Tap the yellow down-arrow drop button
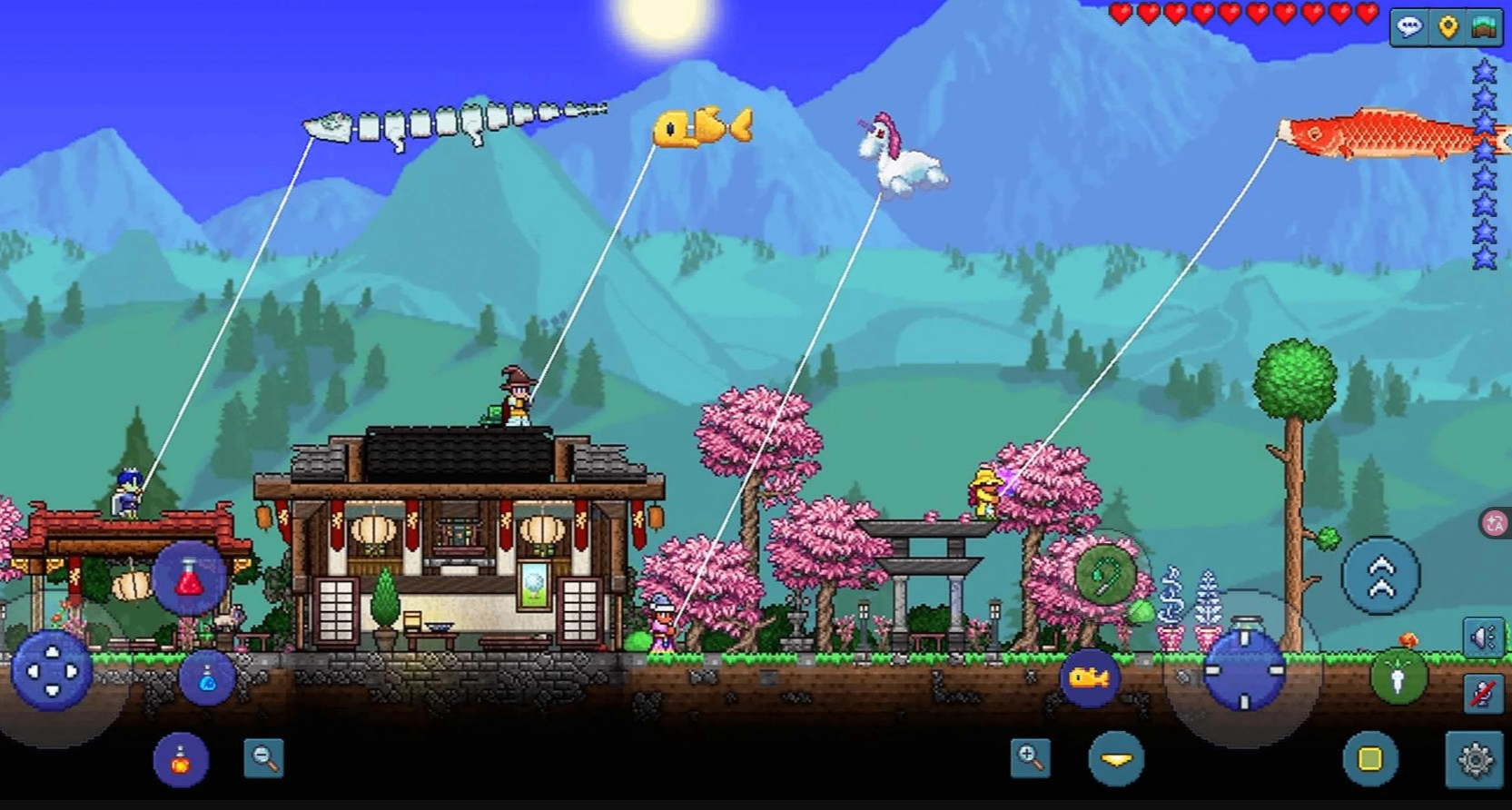This screenshot has width=1512, height=810. click(1116, 758)
